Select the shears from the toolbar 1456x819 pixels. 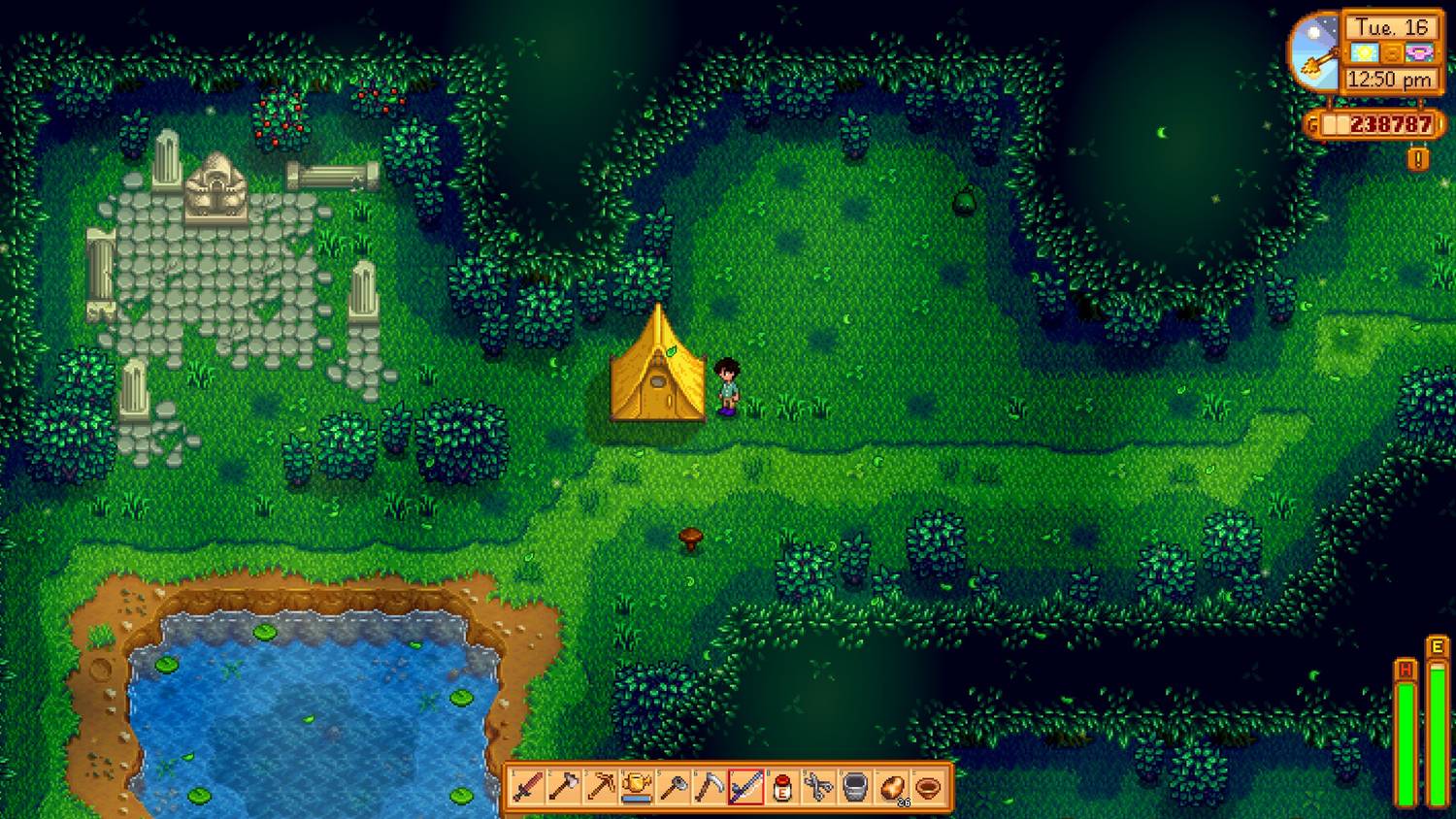pyautogui.click(x=818, y=786)
